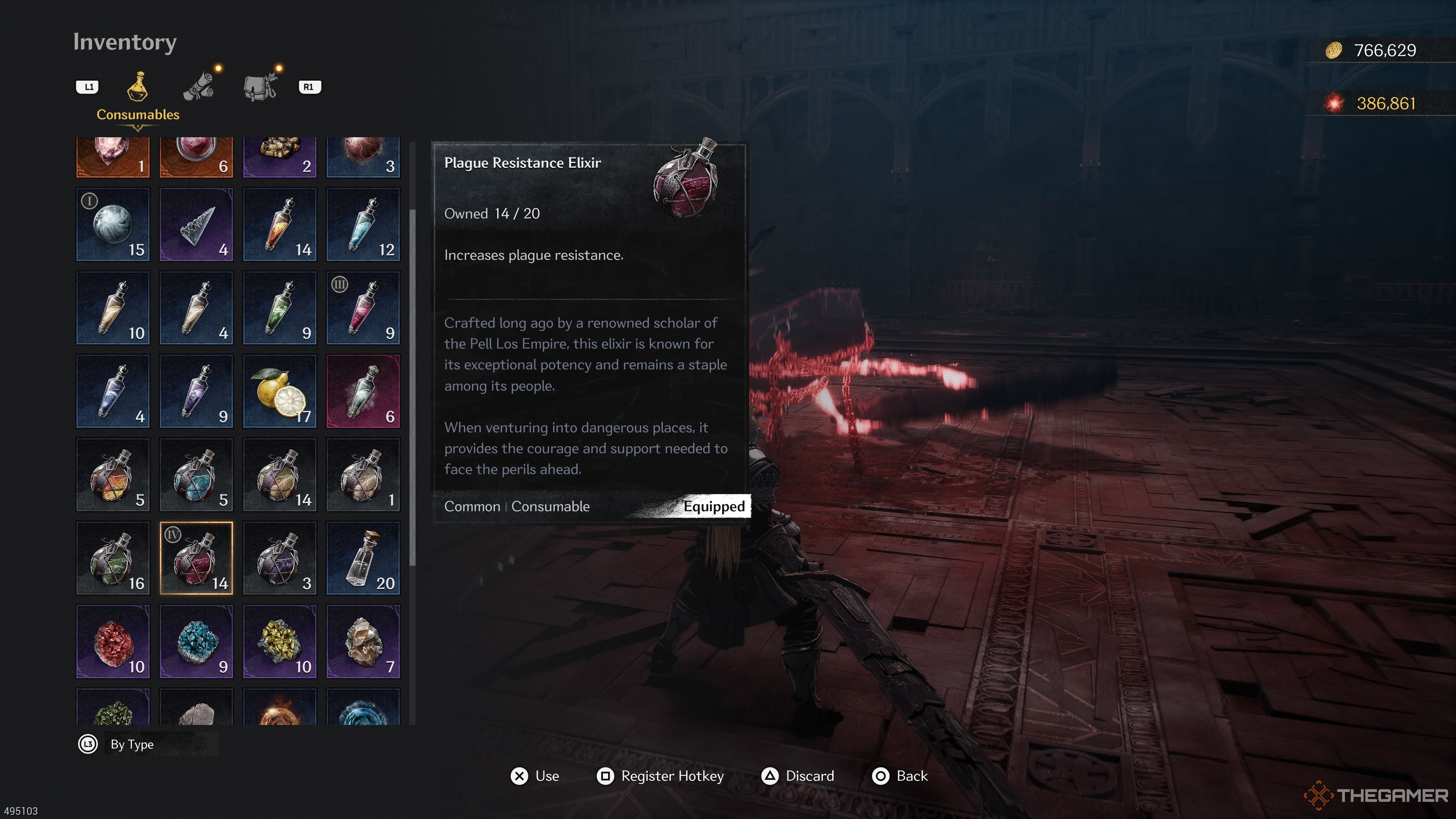Select the purple round elixir with 3
Screen dimensions: 1456x819
tap(280, 558)
